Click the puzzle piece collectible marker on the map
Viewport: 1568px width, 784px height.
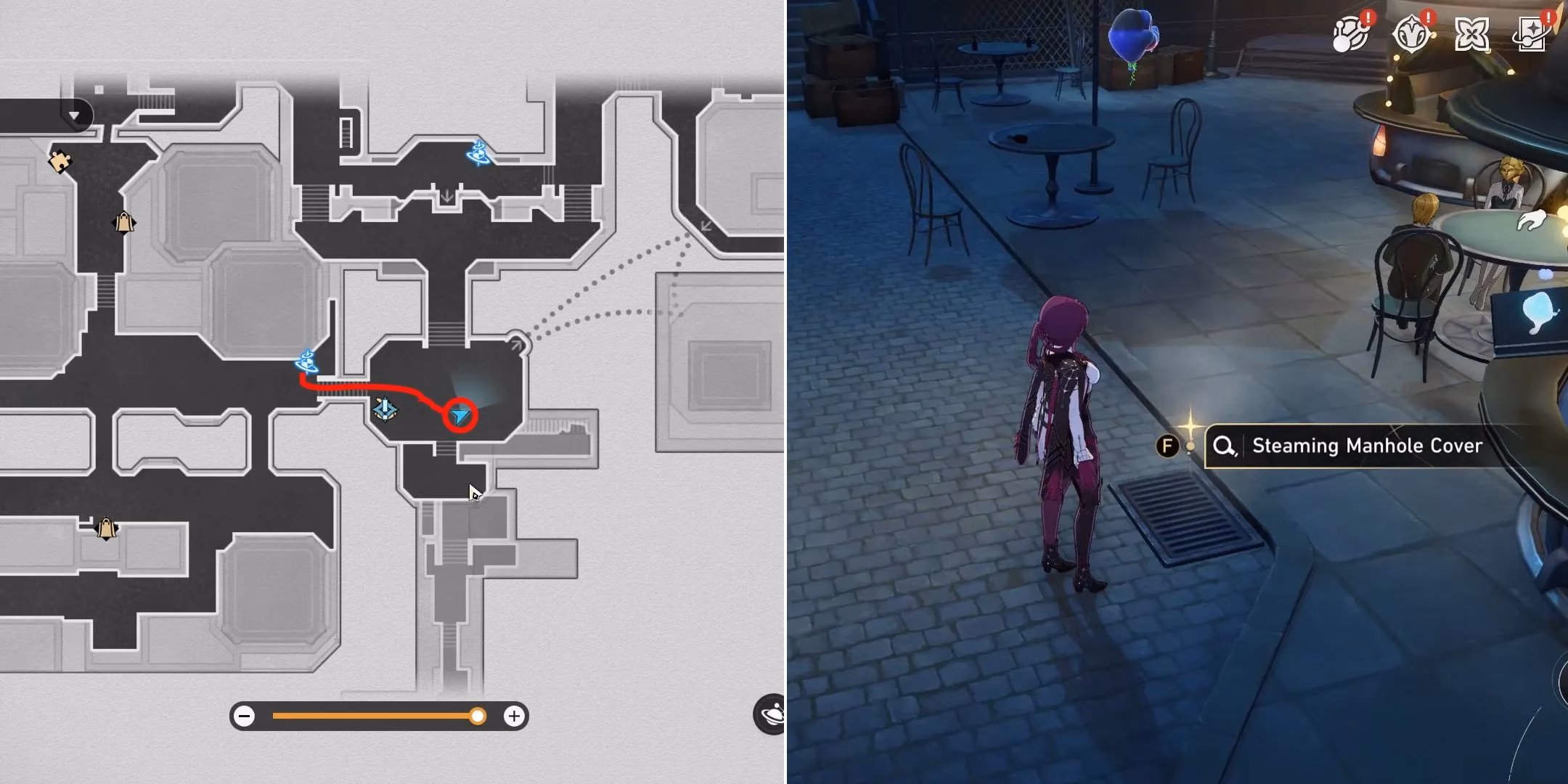tap(61, 163)
